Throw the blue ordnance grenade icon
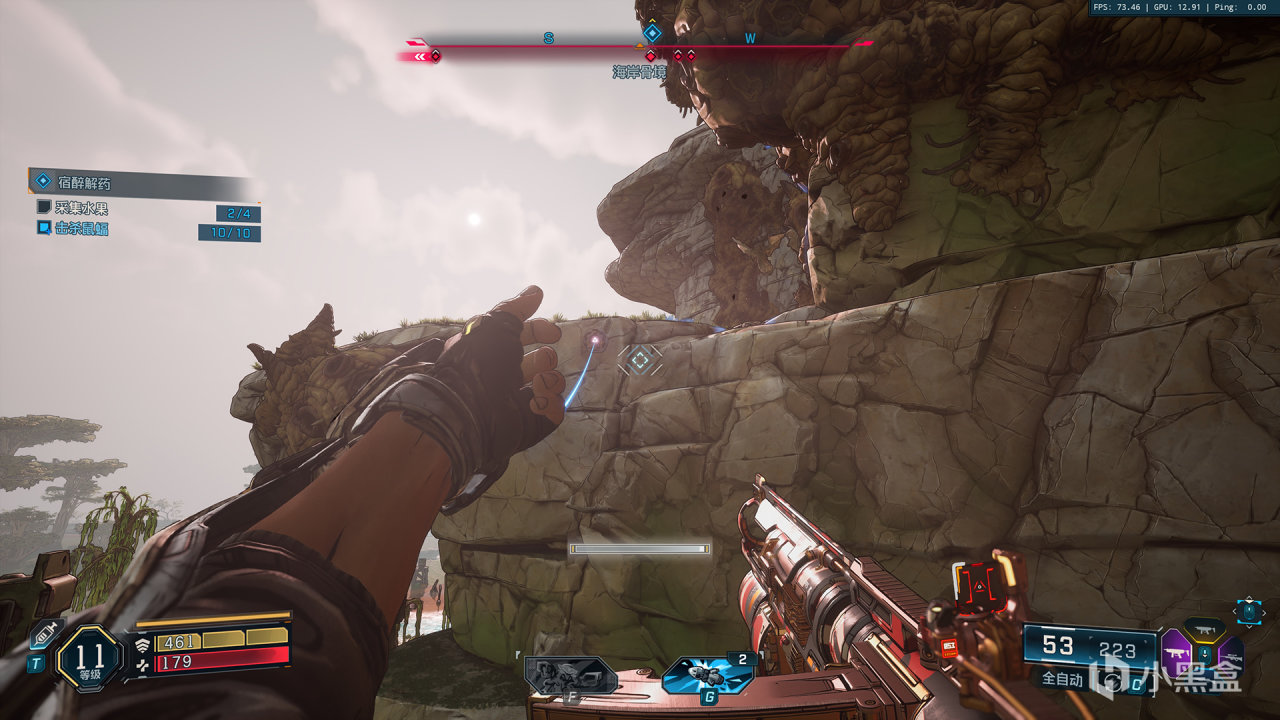 tap(707, 676)
